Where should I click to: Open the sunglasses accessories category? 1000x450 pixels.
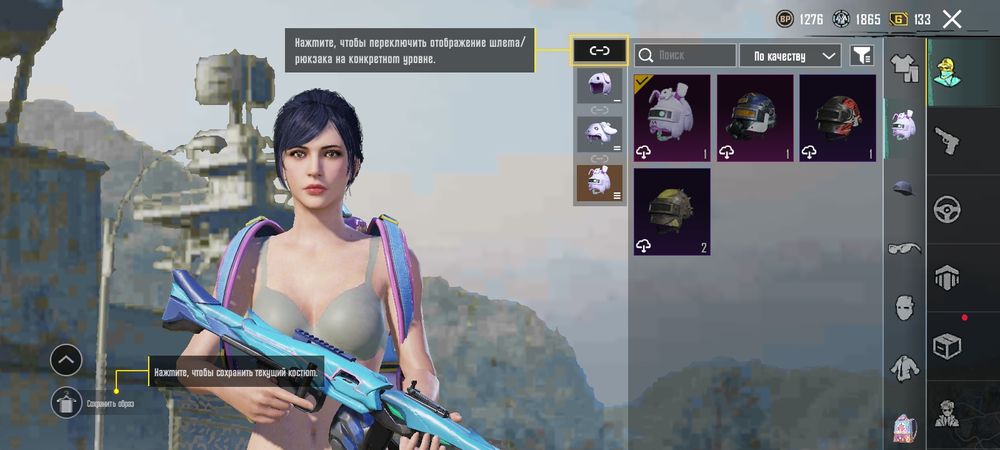coord(905,249)
